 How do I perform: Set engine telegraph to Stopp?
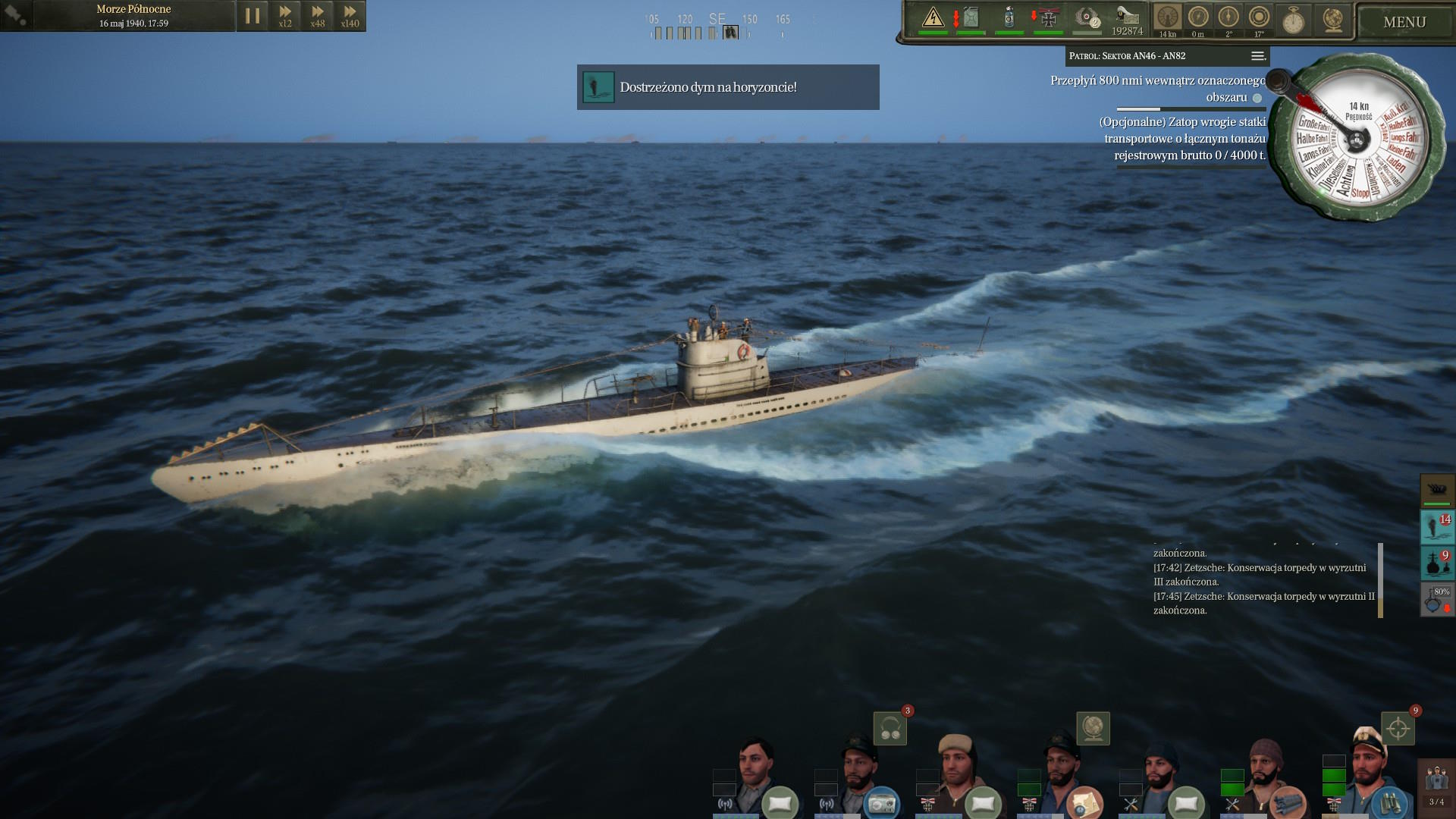[x=1360, y=194]
